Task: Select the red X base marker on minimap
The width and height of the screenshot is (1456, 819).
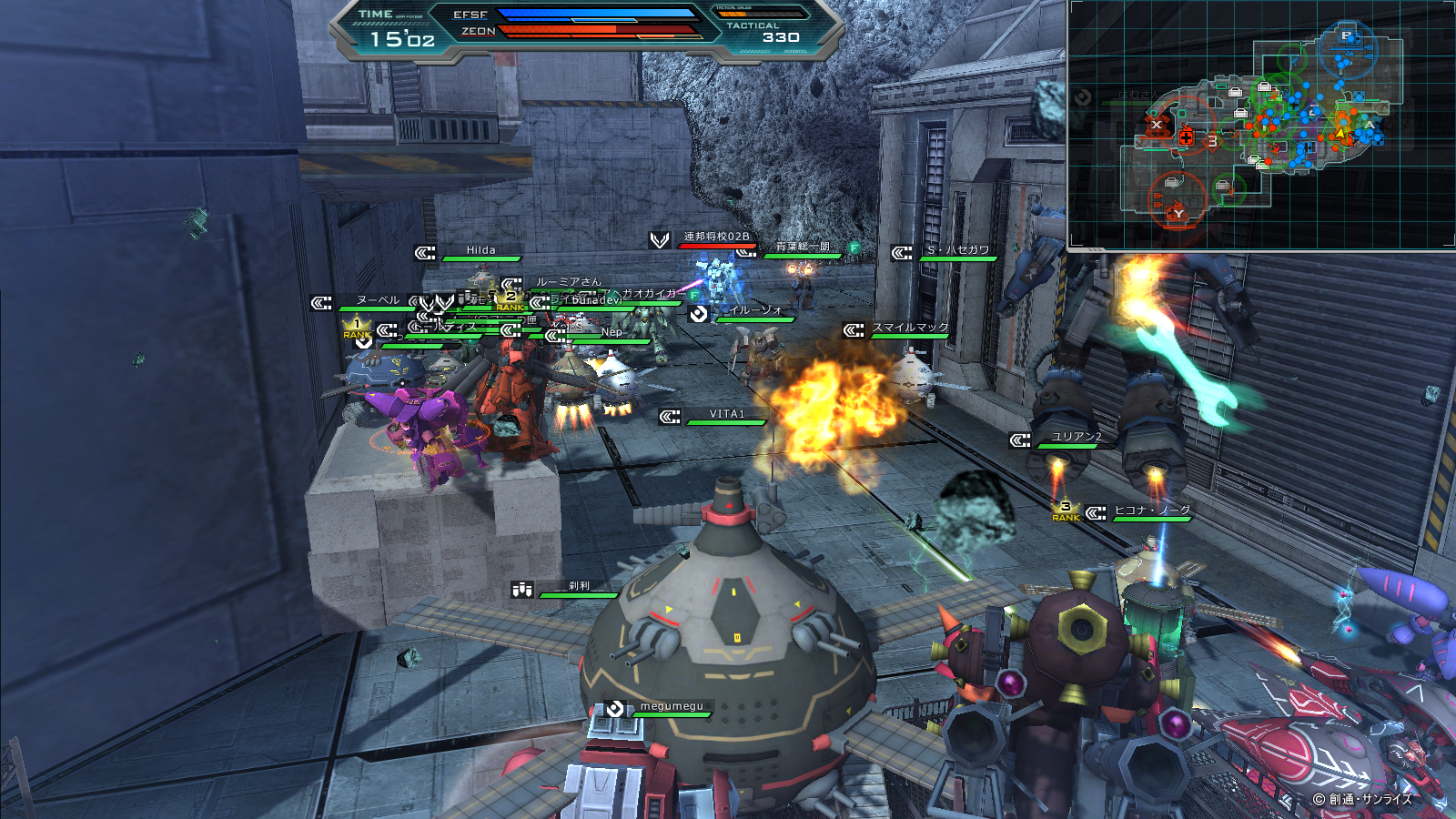Action: 1157,124
